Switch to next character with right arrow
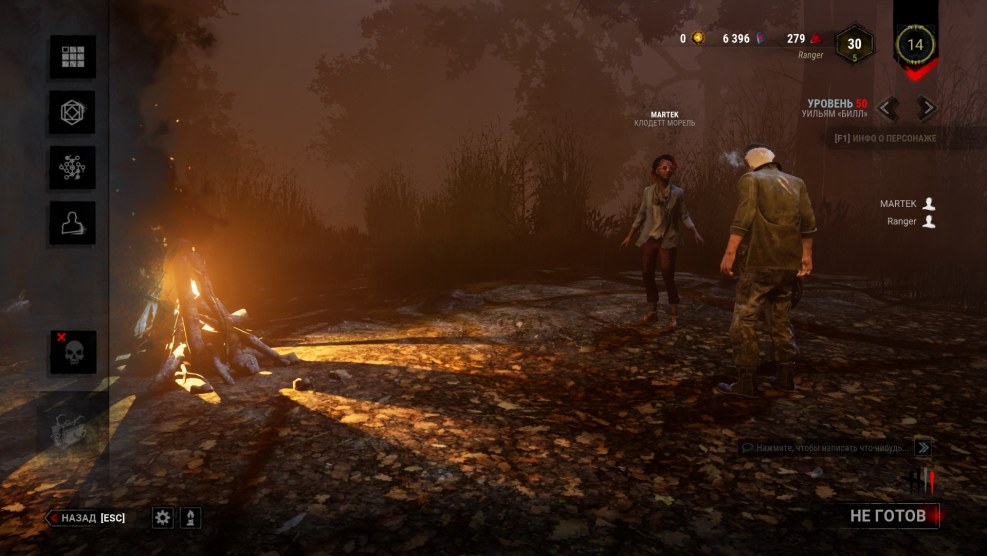This screenshot has width=987, height=556. [927, 108]
